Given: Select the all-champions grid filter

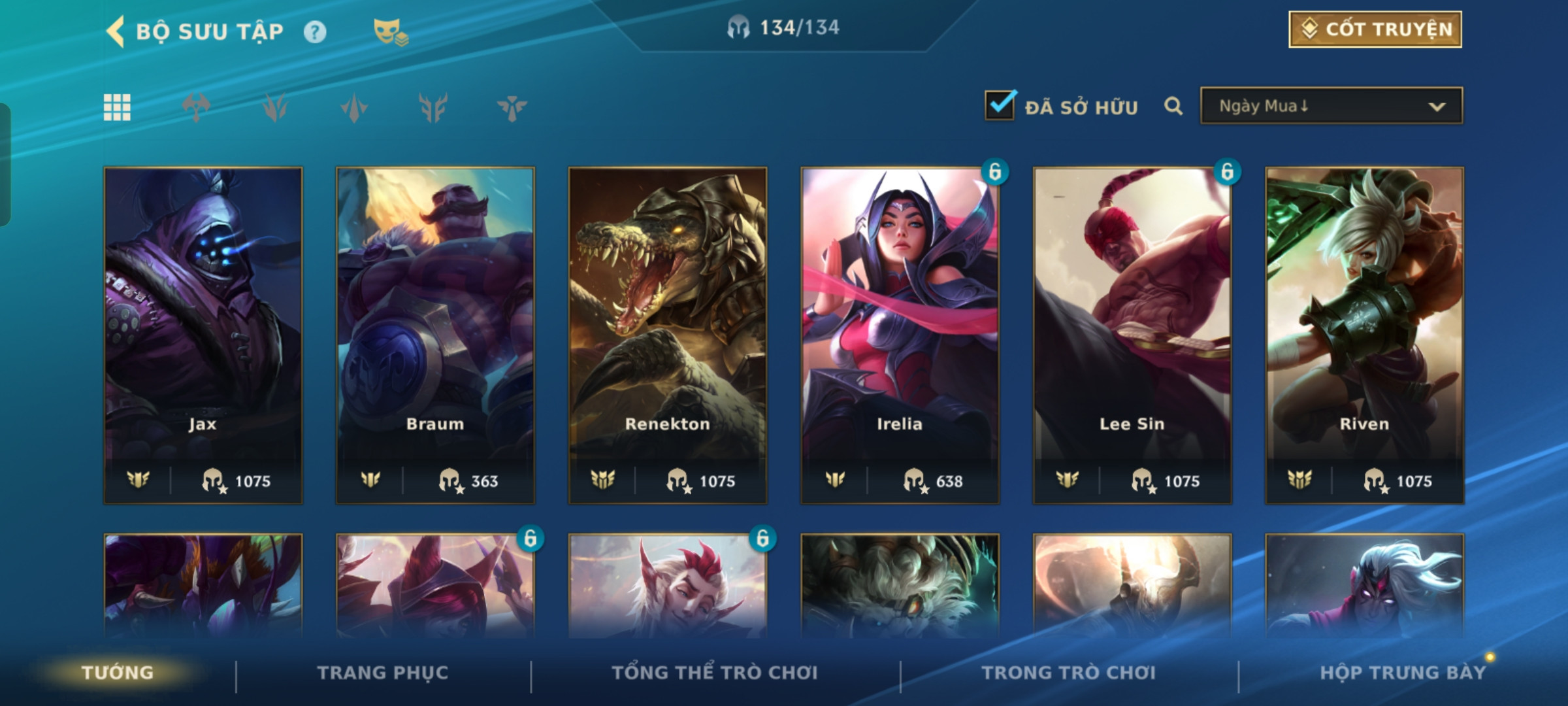Looking at the screenshot, I should point(117,107).
